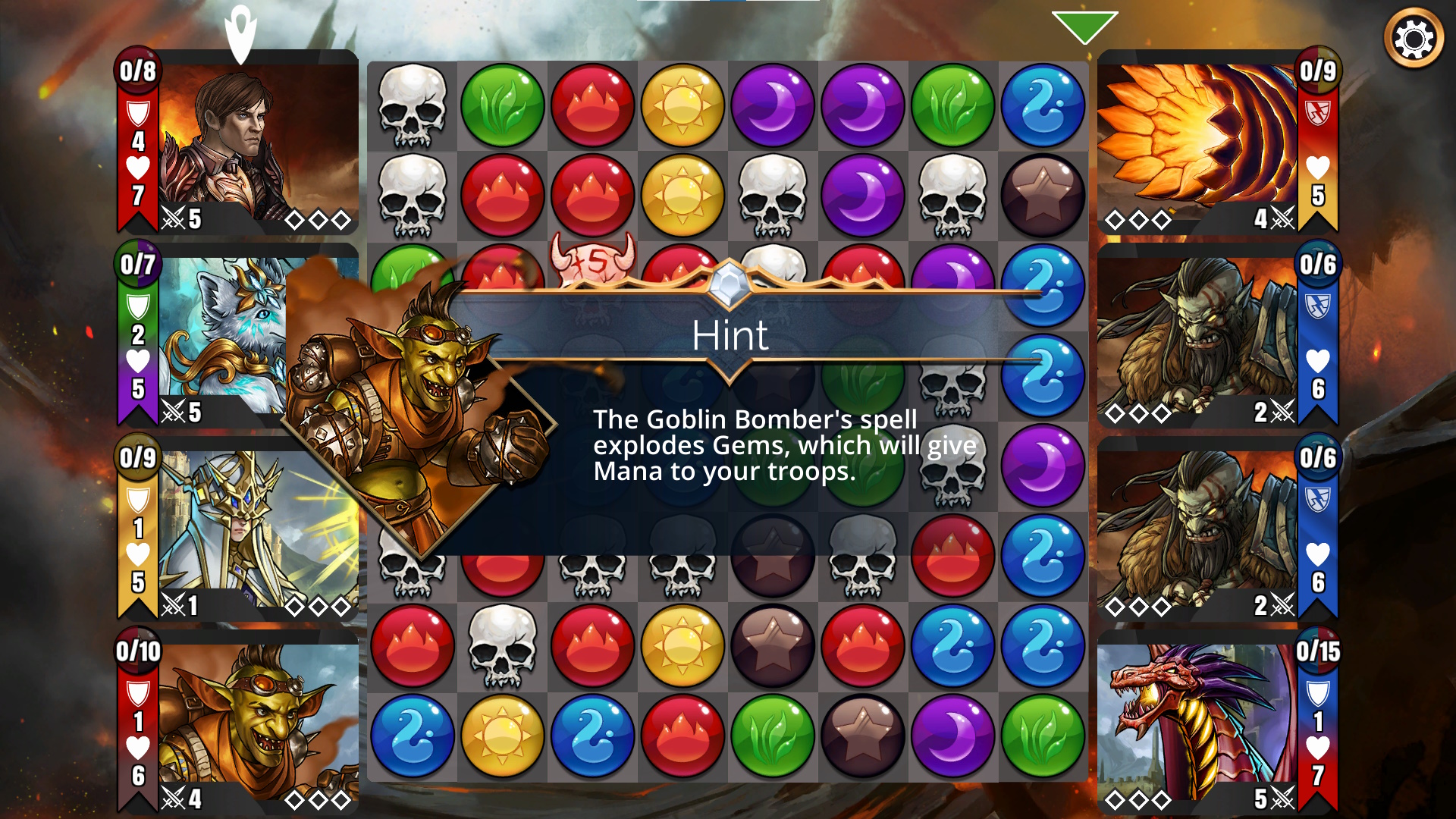Image resolution: width=1456 pixels, height=819 pixels.
Task: Select the purple moon gem in the bottom row
Action: pyautogui.click(x=952, y=736)
